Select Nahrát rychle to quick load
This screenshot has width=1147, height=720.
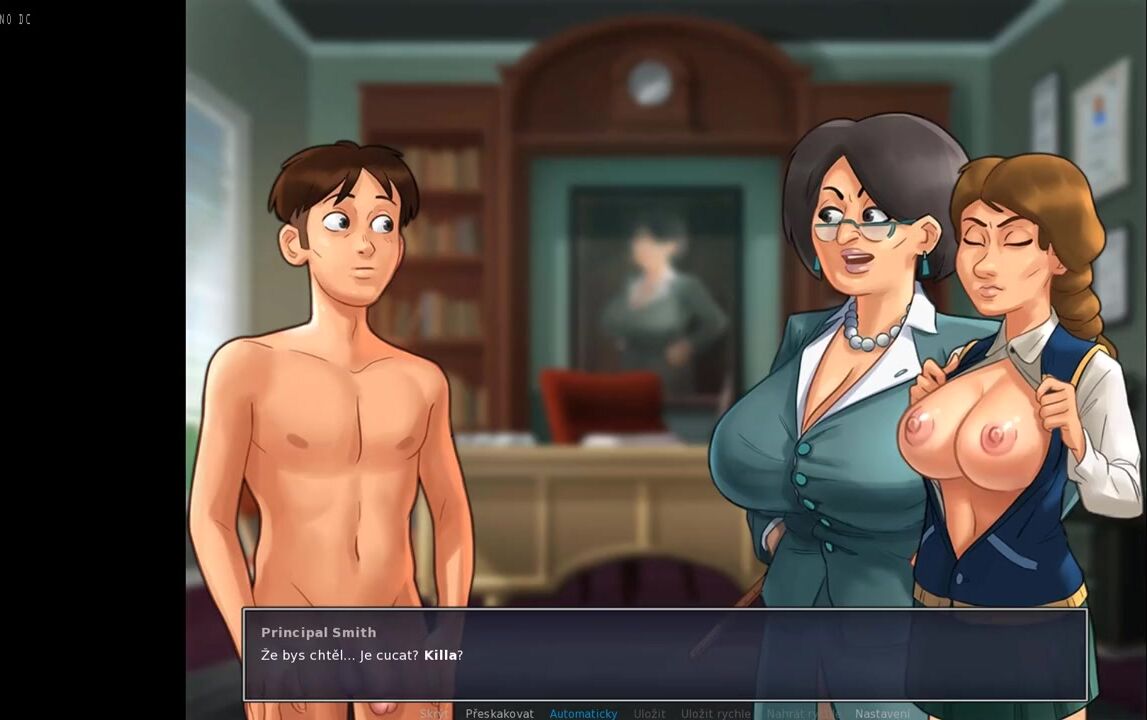pyautogui.click(x=802, y=713)
